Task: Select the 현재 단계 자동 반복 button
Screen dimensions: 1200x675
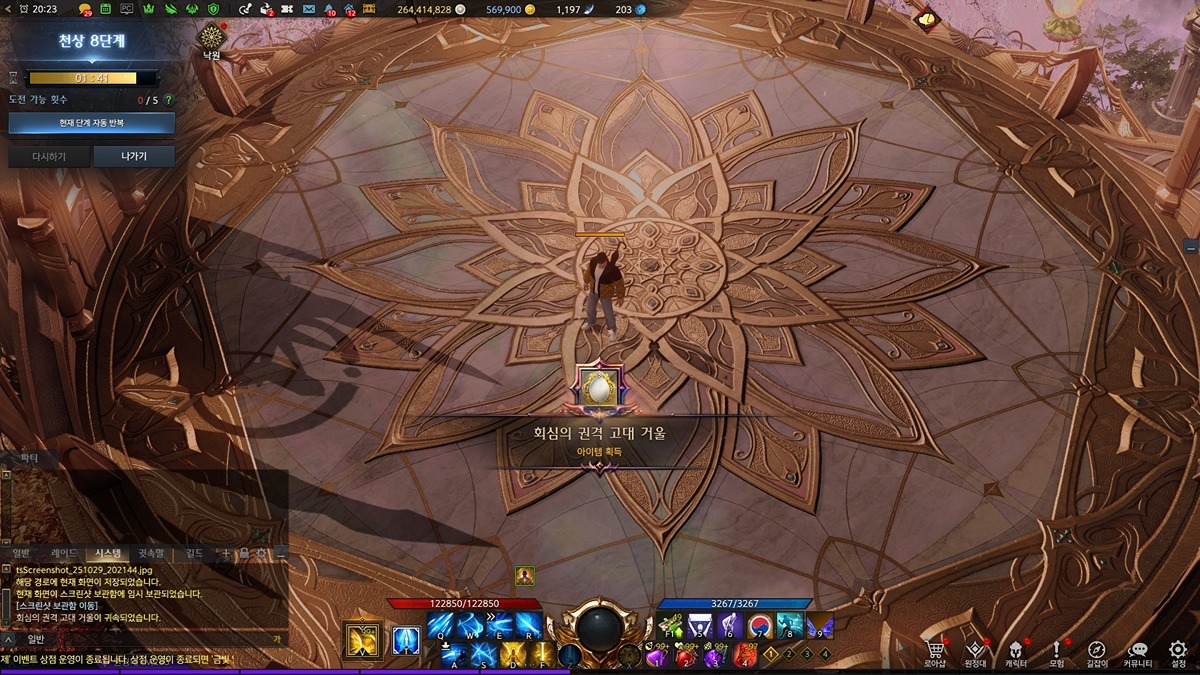Action: (x=91, y=123)
